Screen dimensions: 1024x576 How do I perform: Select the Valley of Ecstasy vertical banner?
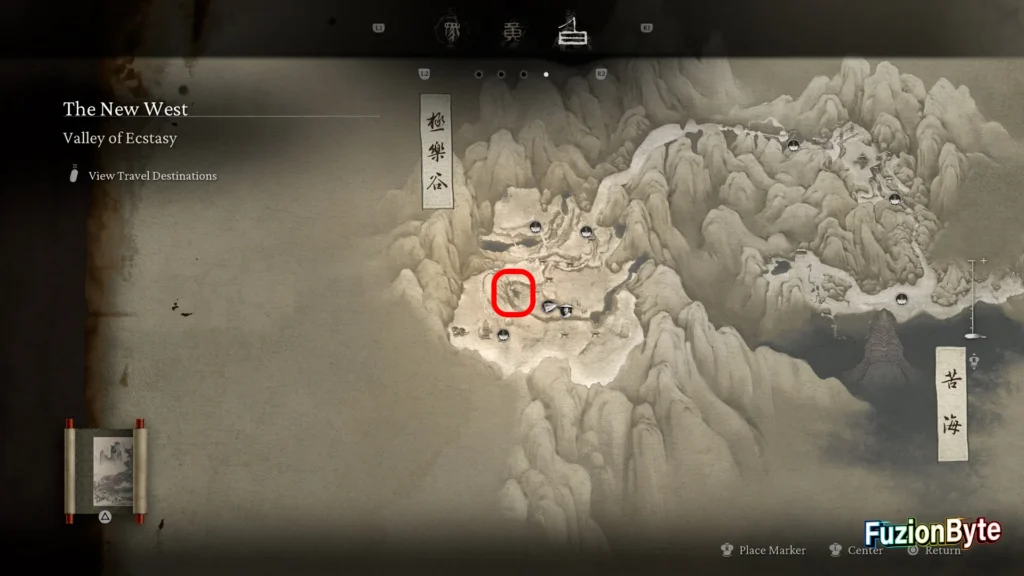436,153
